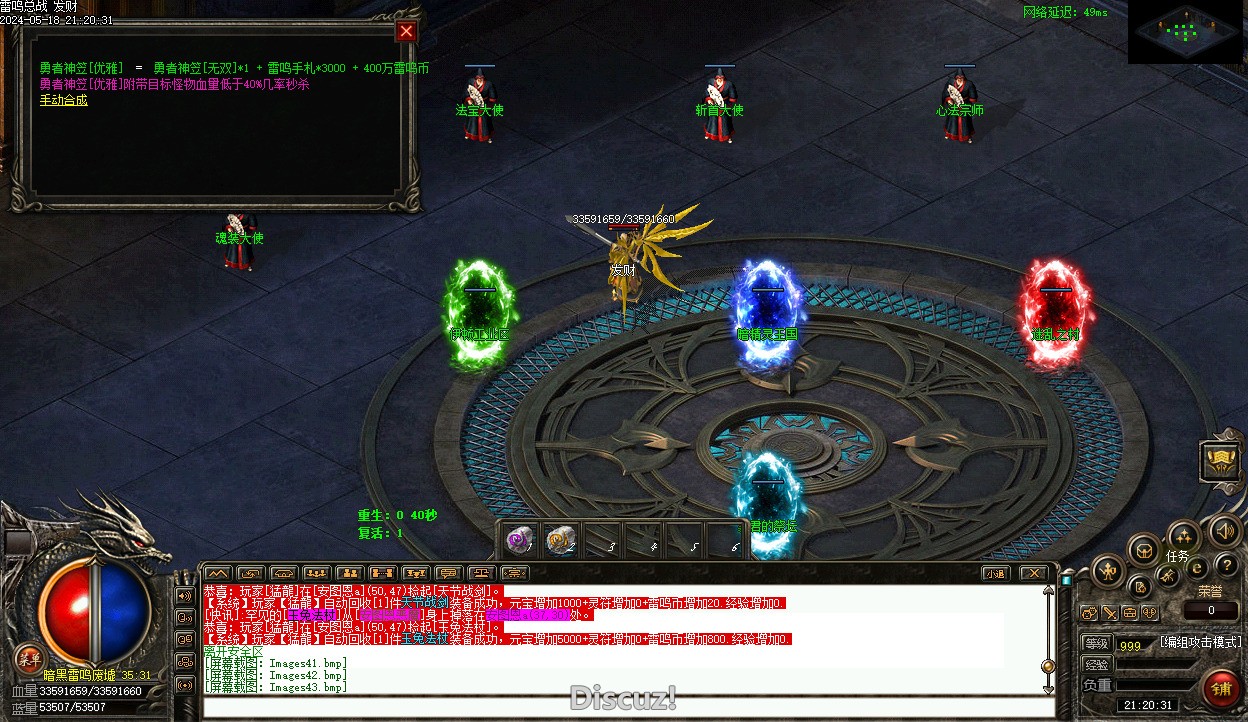Open the gold emblem panel button
1248x722 pixels.
tap(1220, 461)
